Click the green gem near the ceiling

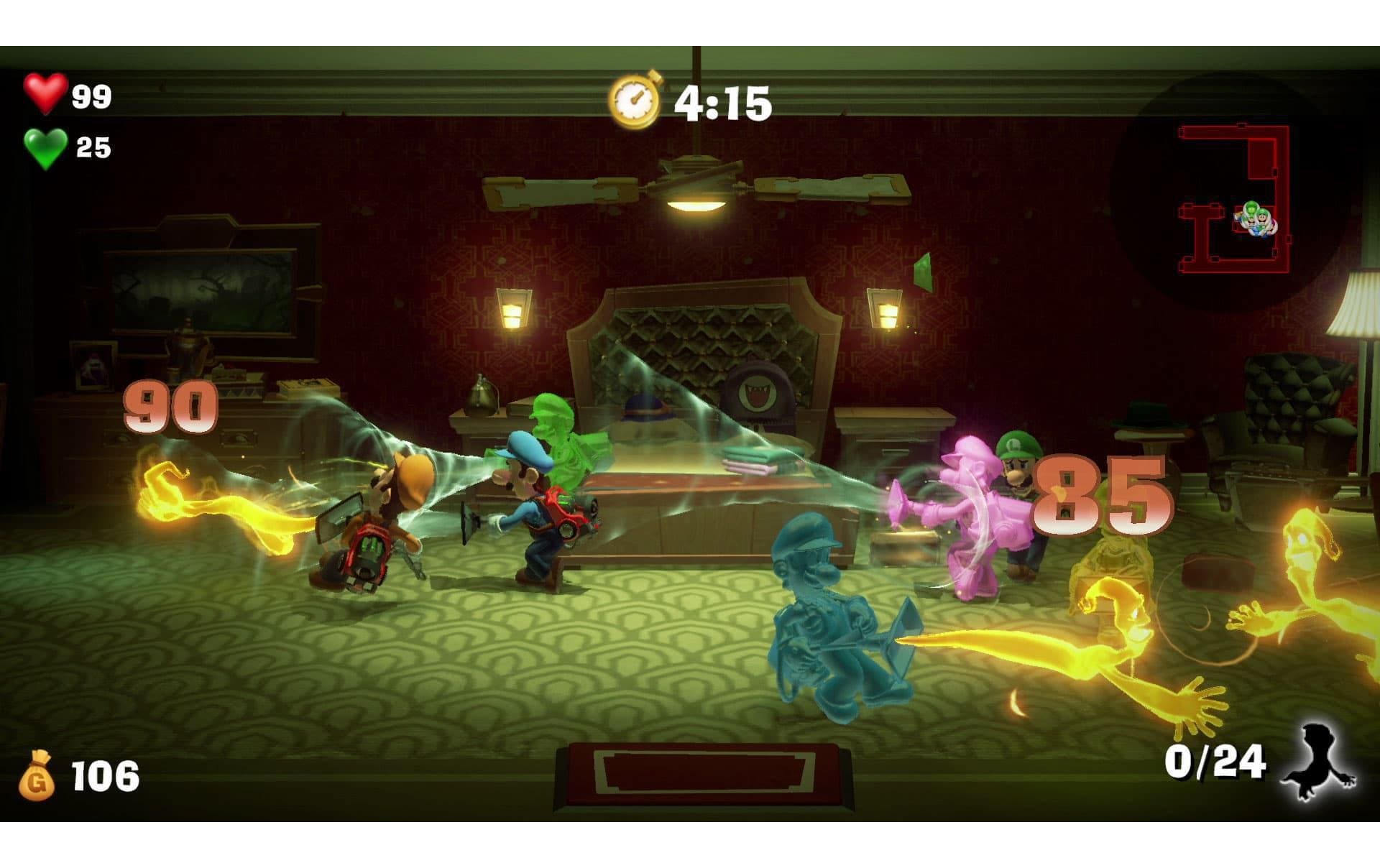pyautogui.click(x=922, y=274)
